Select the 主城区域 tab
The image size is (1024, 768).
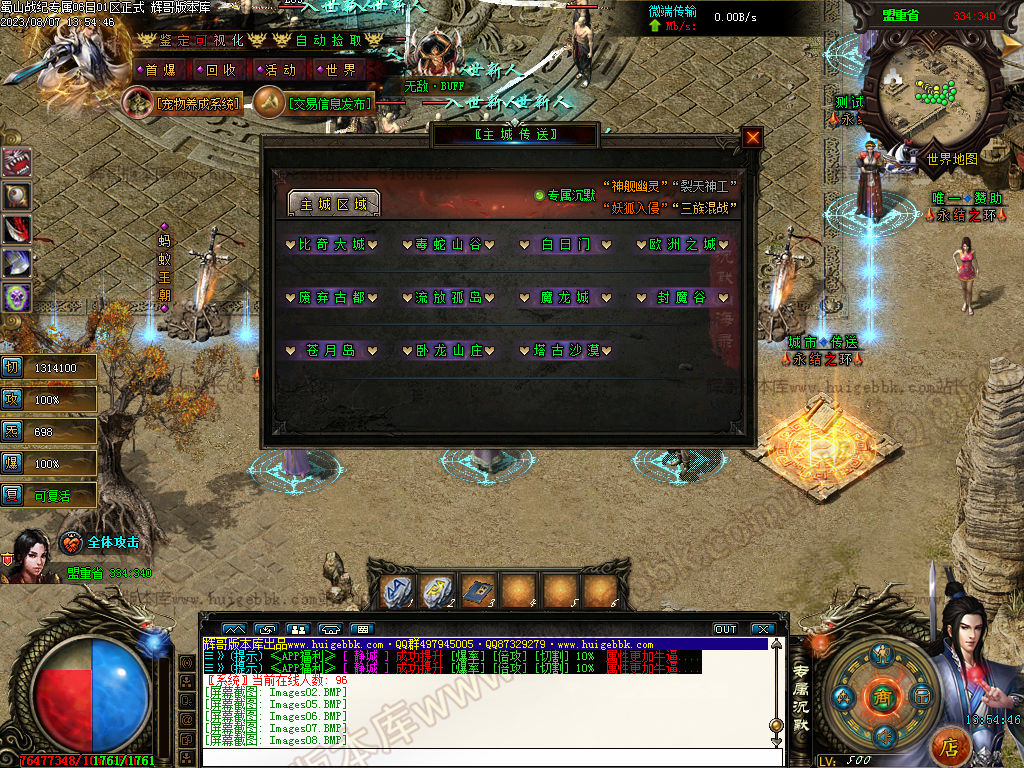pyautogui.click(x=333, y=204)
